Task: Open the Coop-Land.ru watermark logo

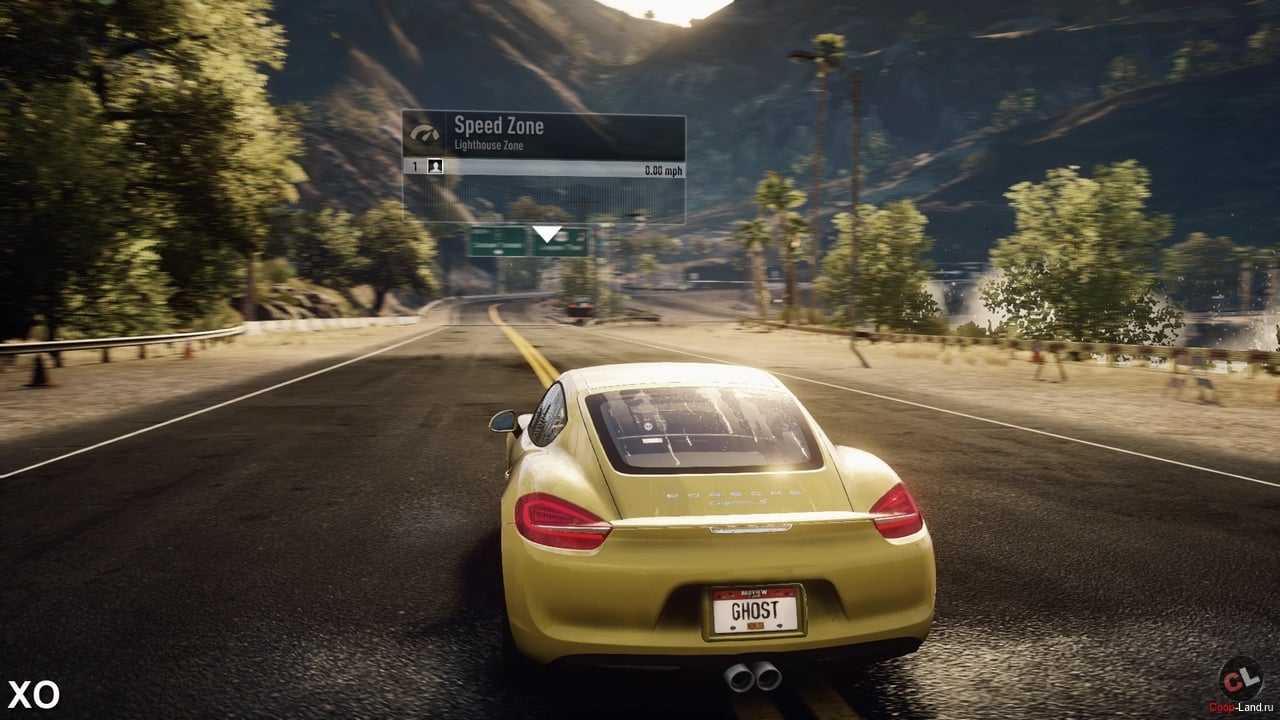Action: tap(1240, 682)
